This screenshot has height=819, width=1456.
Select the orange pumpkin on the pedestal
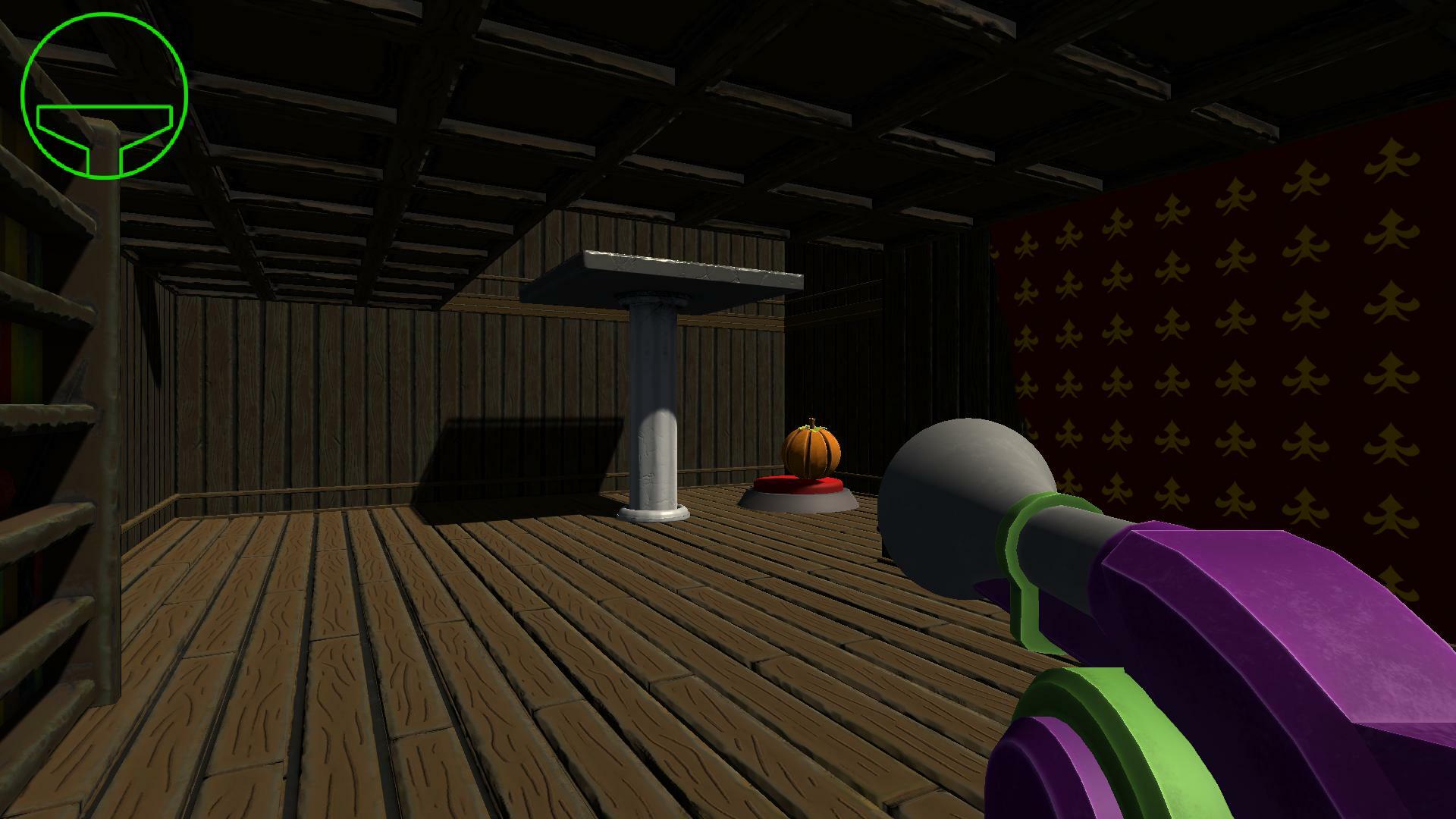pos(813,452)
